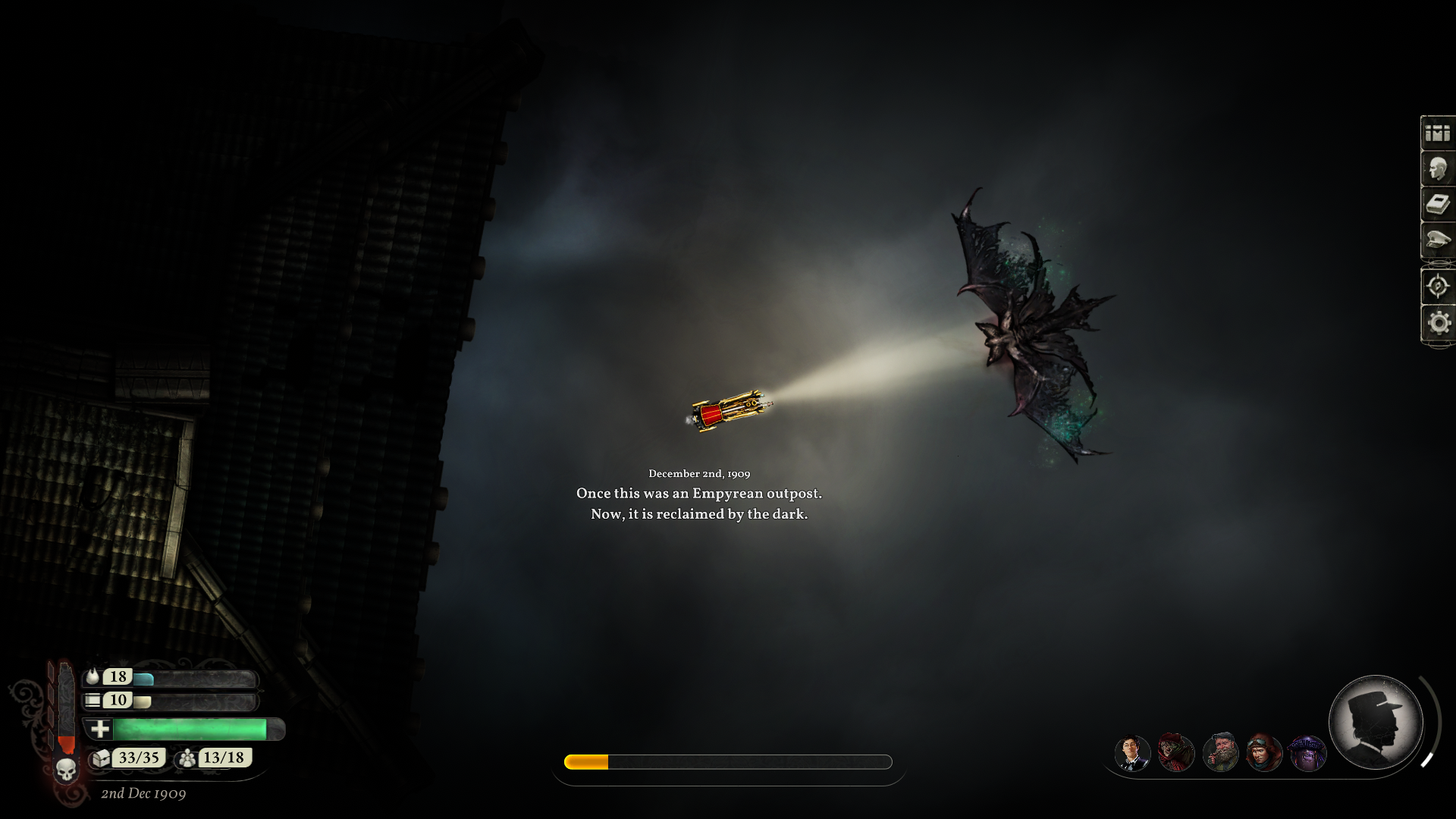Open the hold cargo crates panel
The image size is (1456, 819).
point(1437,133)
